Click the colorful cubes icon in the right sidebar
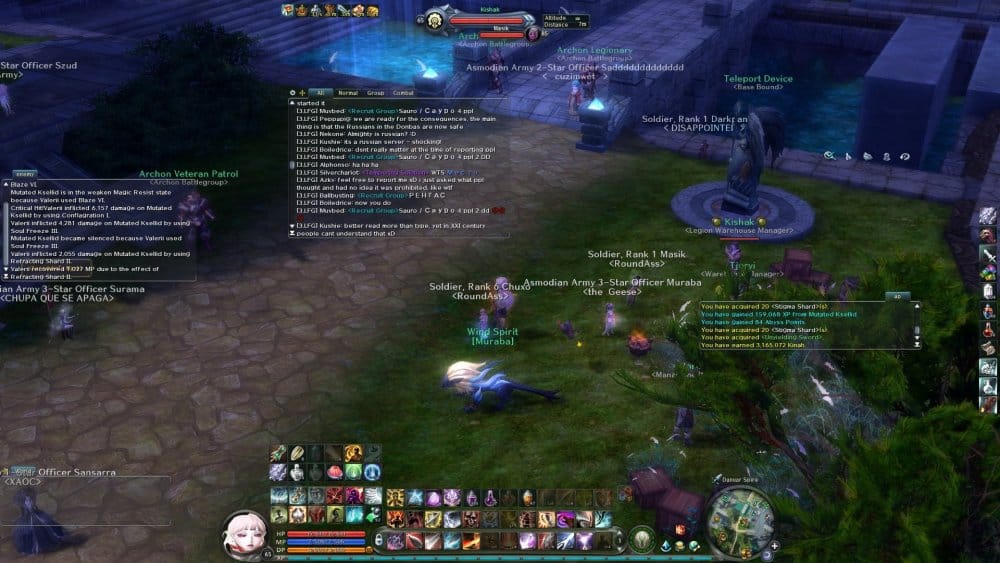 coord(988,272)
